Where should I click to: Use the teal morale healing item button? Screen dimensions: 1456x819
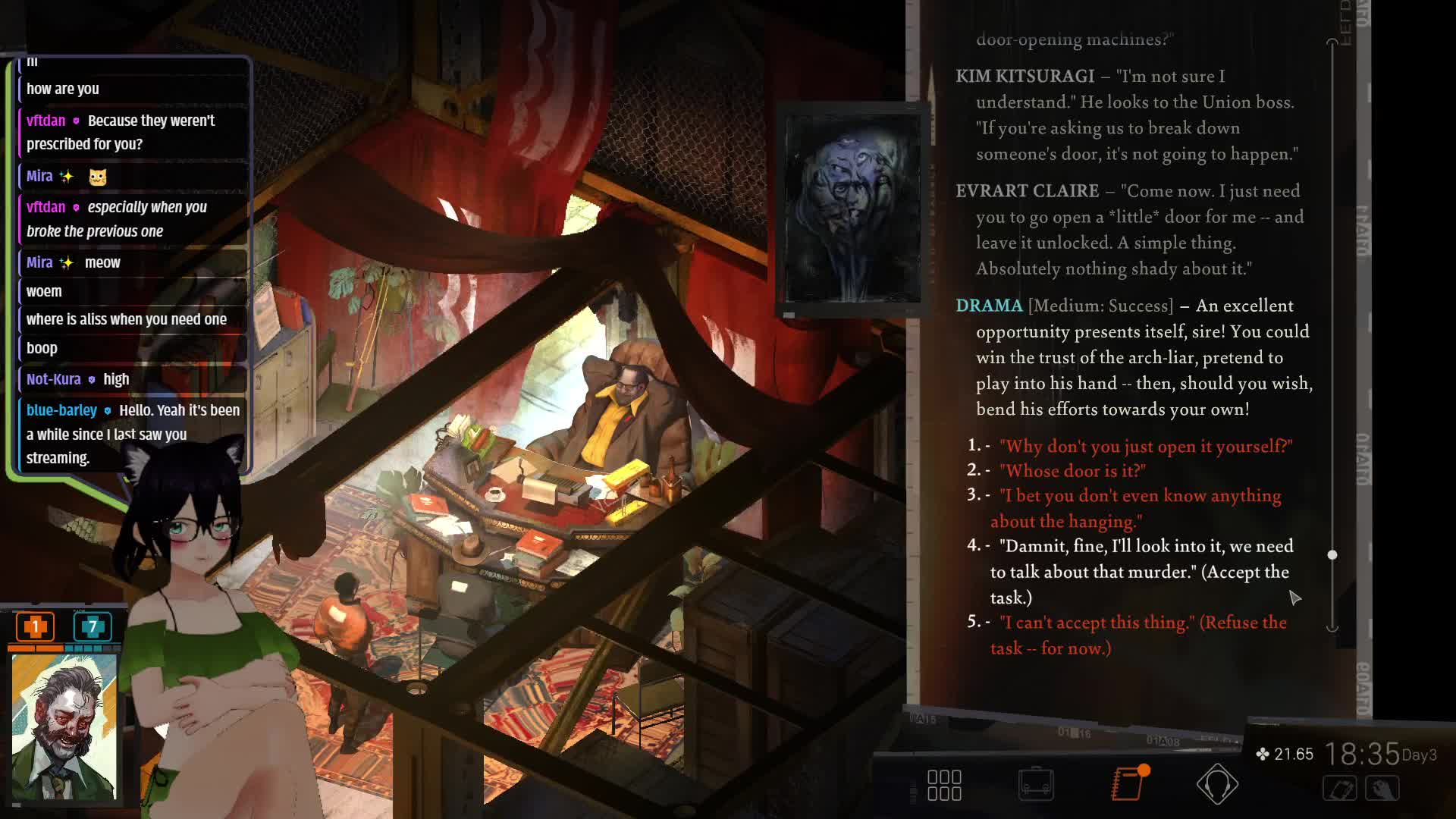coord(93,627)
